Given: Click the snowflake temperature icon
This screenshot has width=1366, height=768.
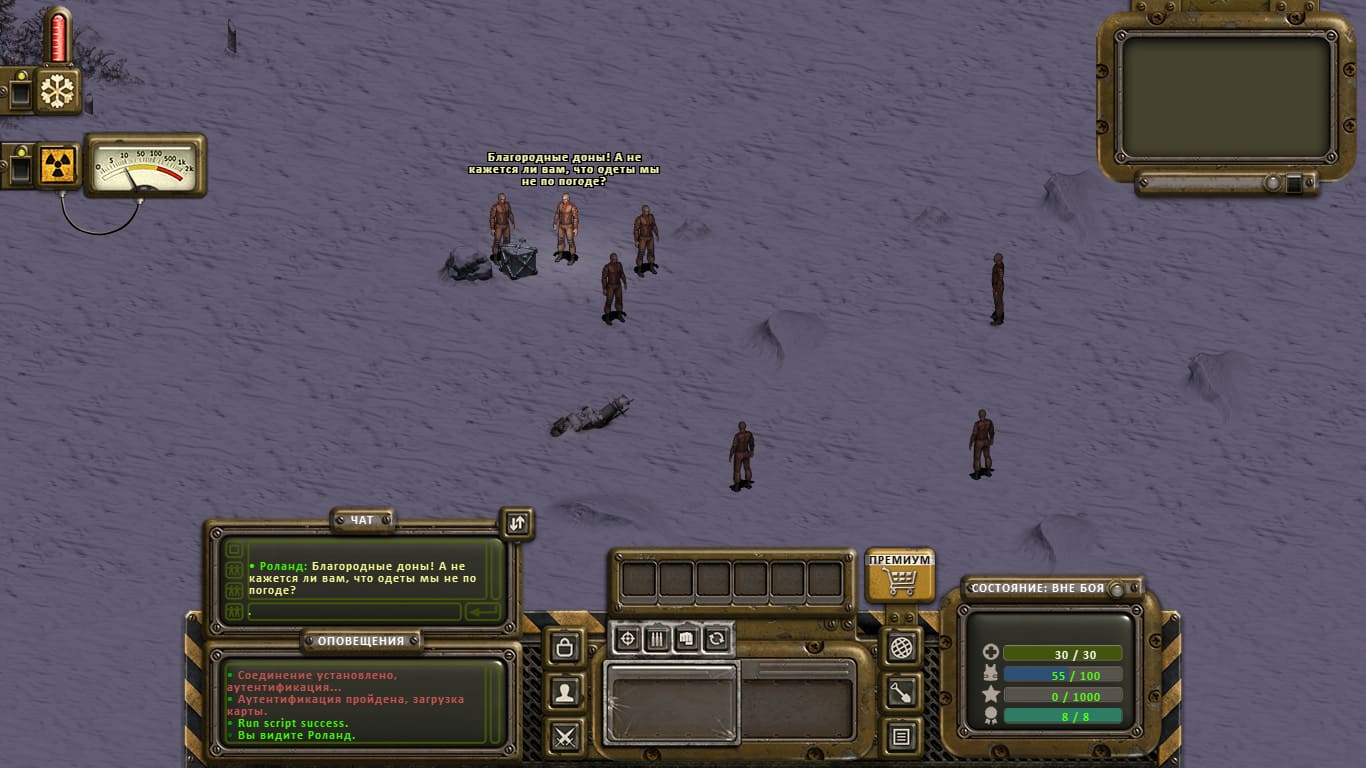Looking at the screenshot, I should coord(58,91).
